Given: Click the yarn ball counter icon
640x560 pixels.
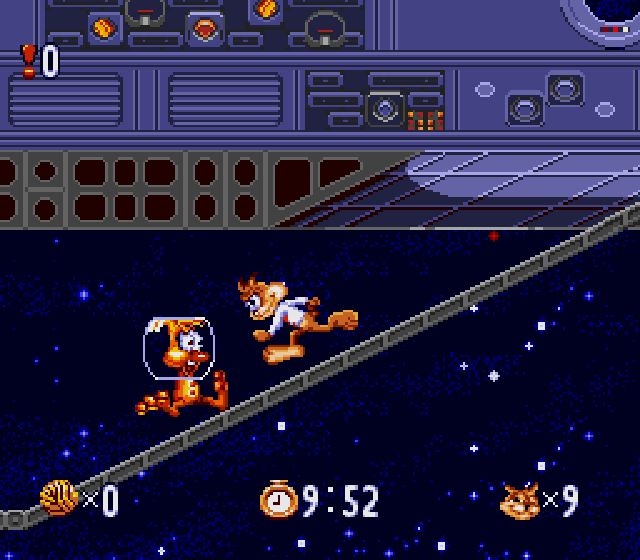Looking at the screenshot, I should 58,497.
